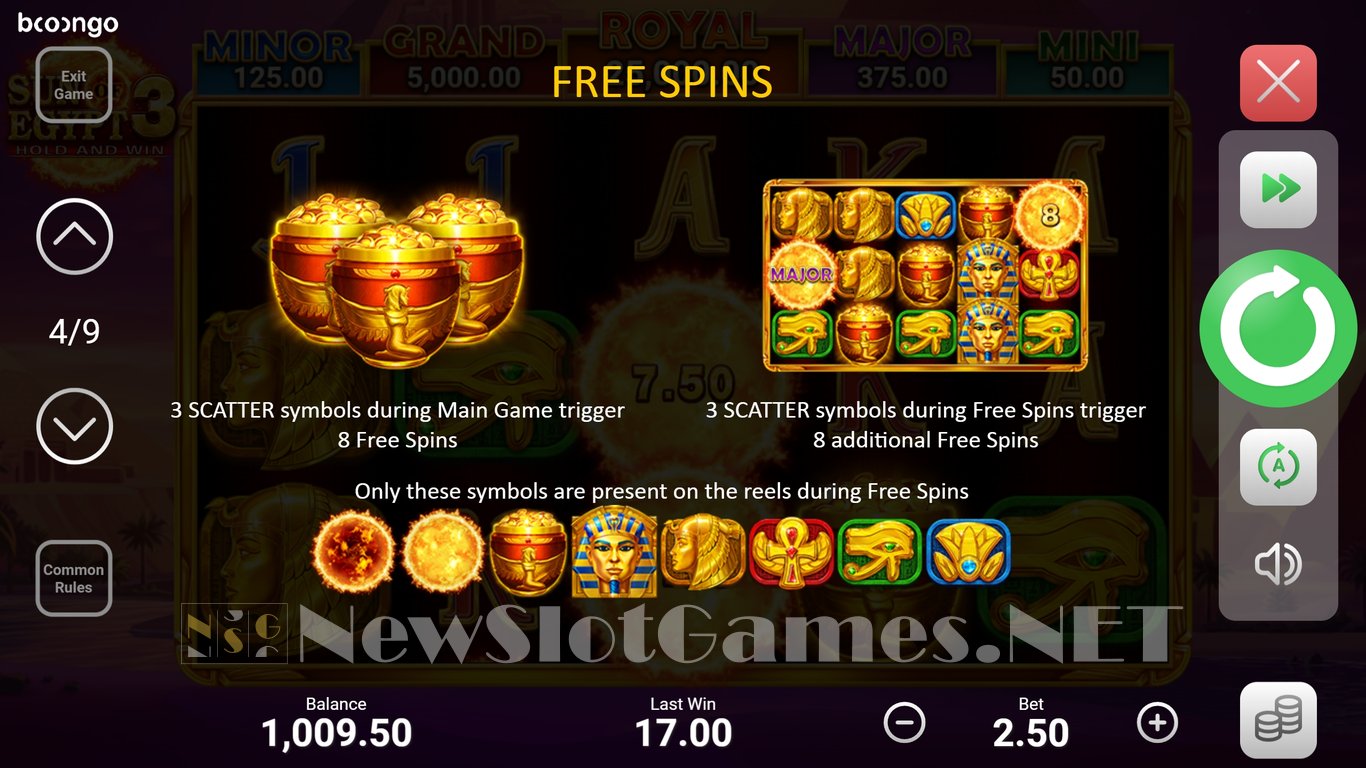Go to the previous paytable page
The width and height of the screenshot is (1366, 768).
tap(74, 237)
